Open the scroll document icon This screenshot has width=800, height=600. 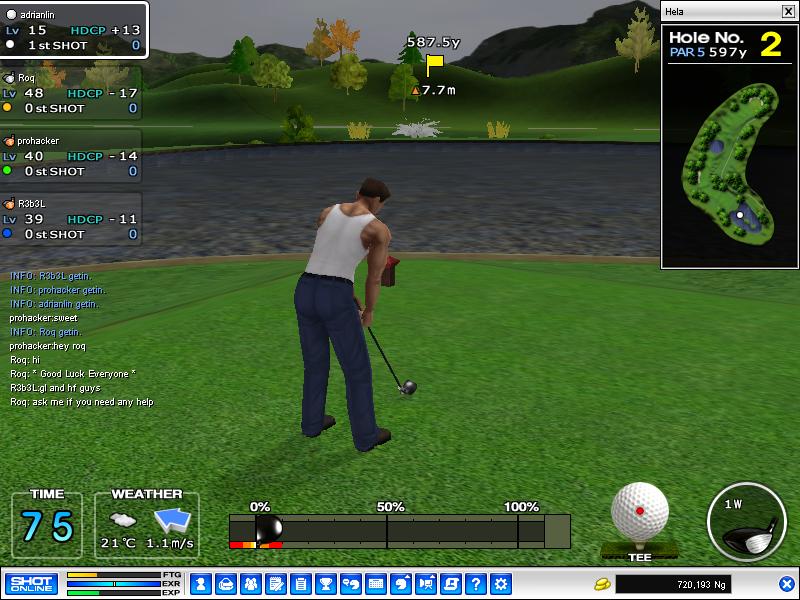(451, 583)
